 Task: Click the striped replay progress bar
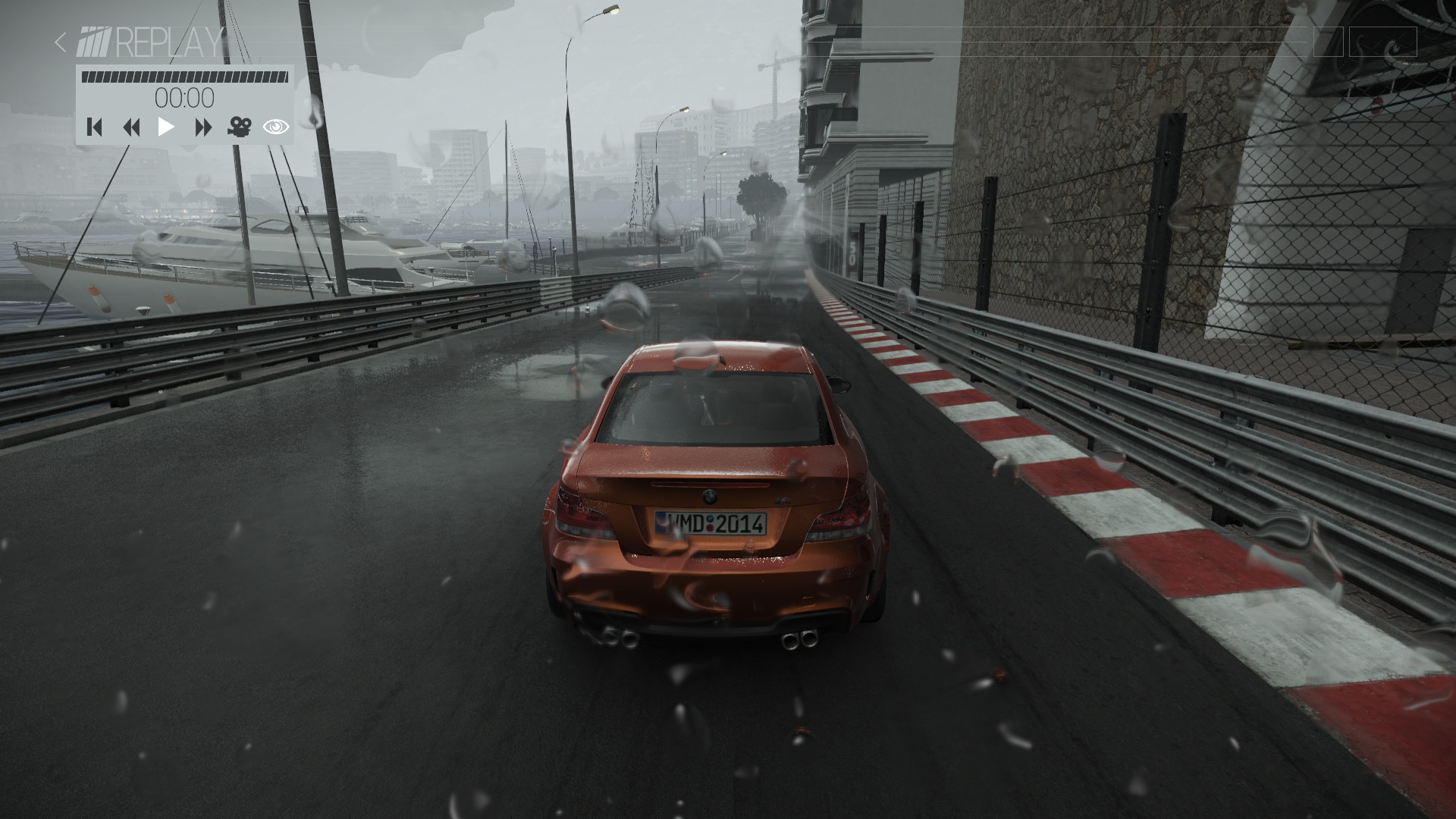(x=184, y=77)
